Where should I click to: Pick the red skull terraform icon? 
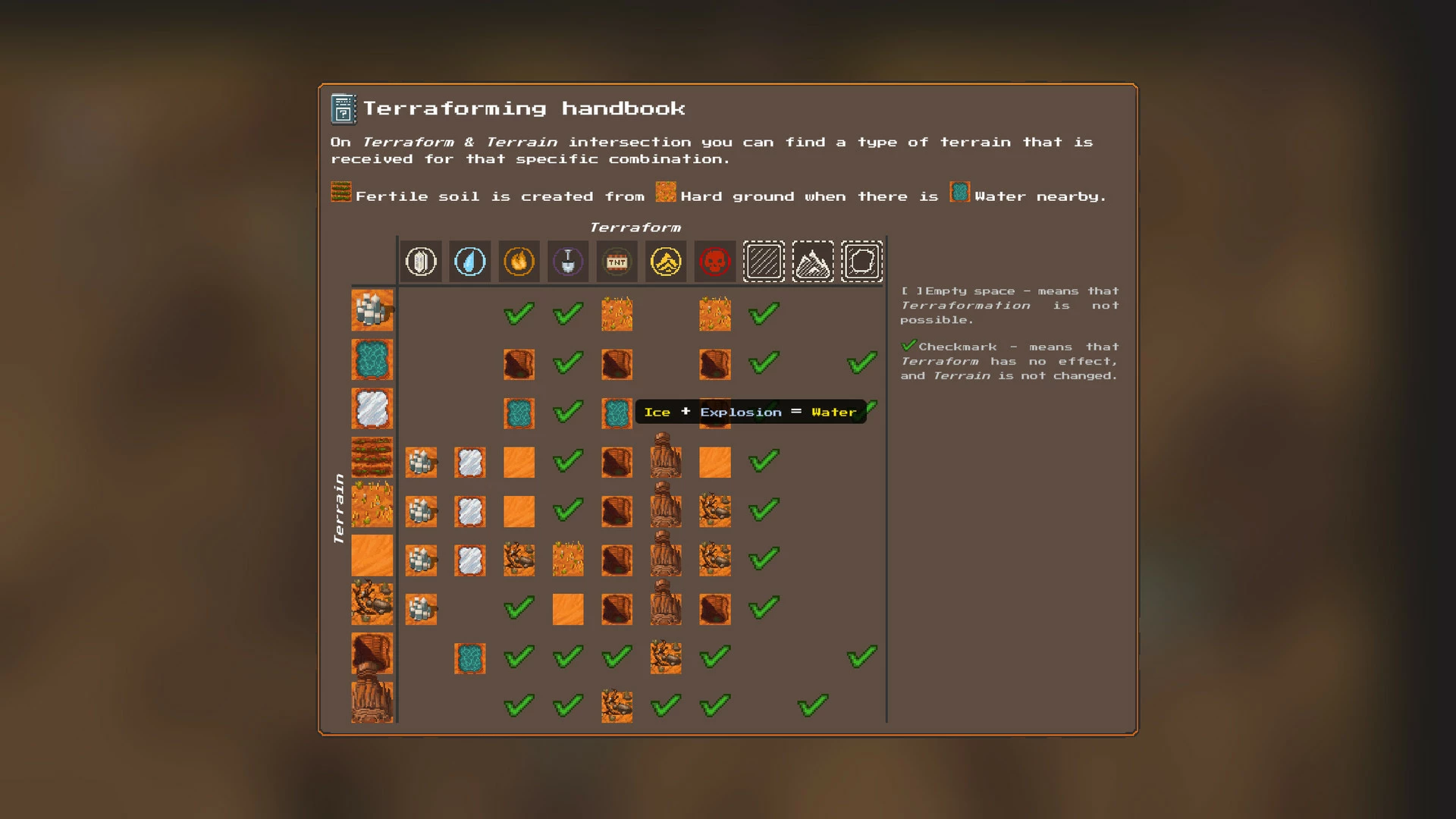click(x=714, y=262)
